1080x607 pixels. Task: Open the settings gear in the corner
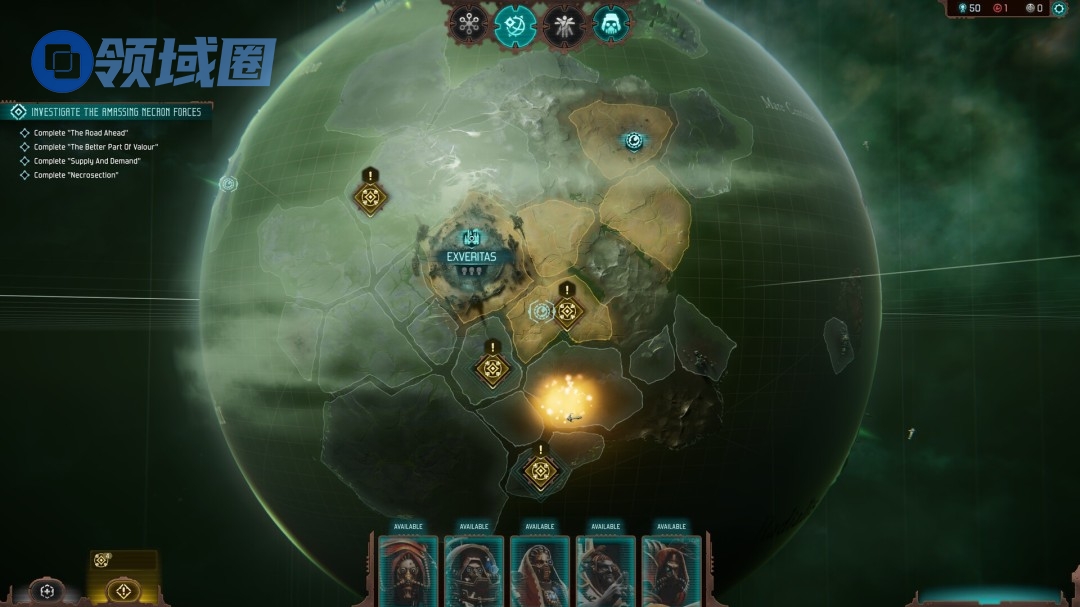(x=1059, y=8)
